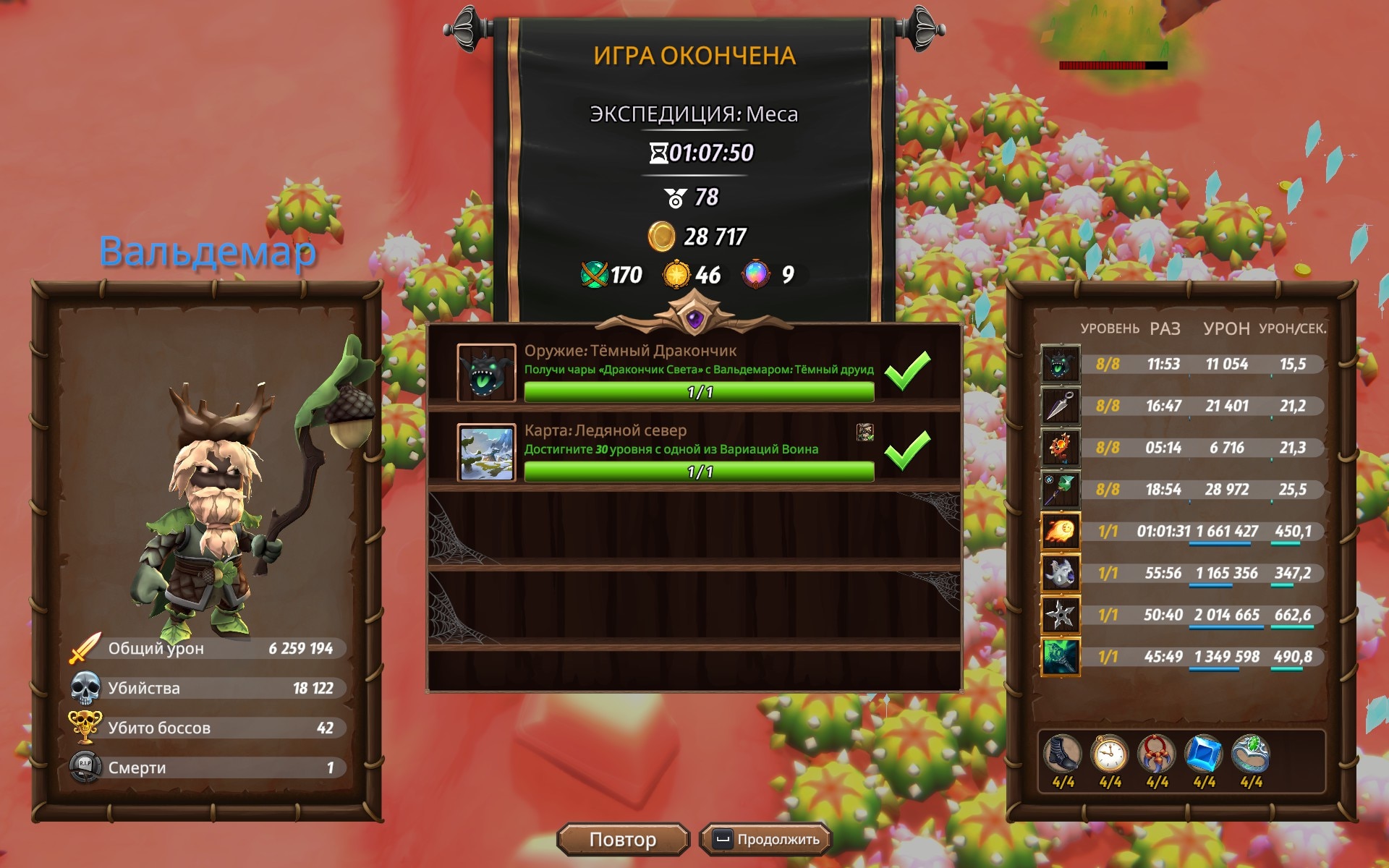Click the white ghost dragon weapon icon
The width and height of the screenshot is (1389, 868).
[1060, 574]
